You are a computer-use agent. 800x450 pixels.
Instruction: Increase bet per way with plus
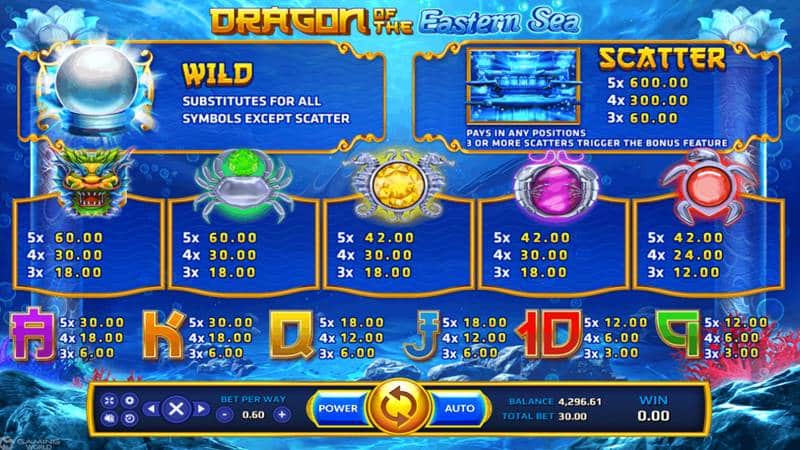point(282,414)
